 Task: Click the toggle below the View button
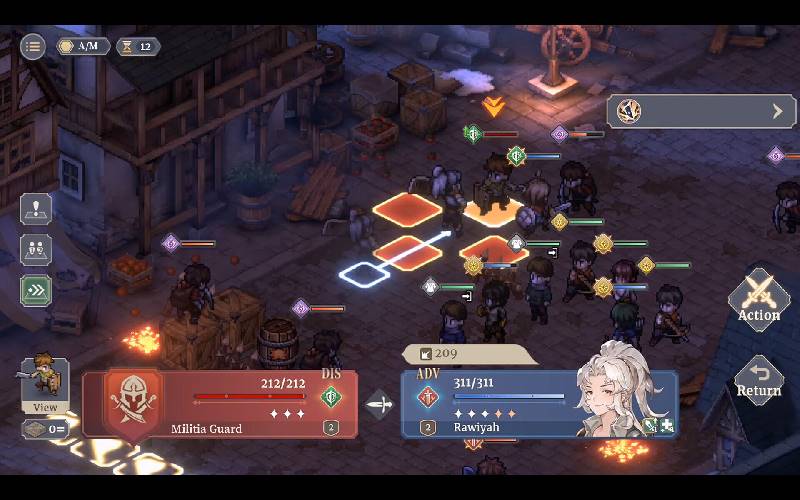(x=45, y=429)
